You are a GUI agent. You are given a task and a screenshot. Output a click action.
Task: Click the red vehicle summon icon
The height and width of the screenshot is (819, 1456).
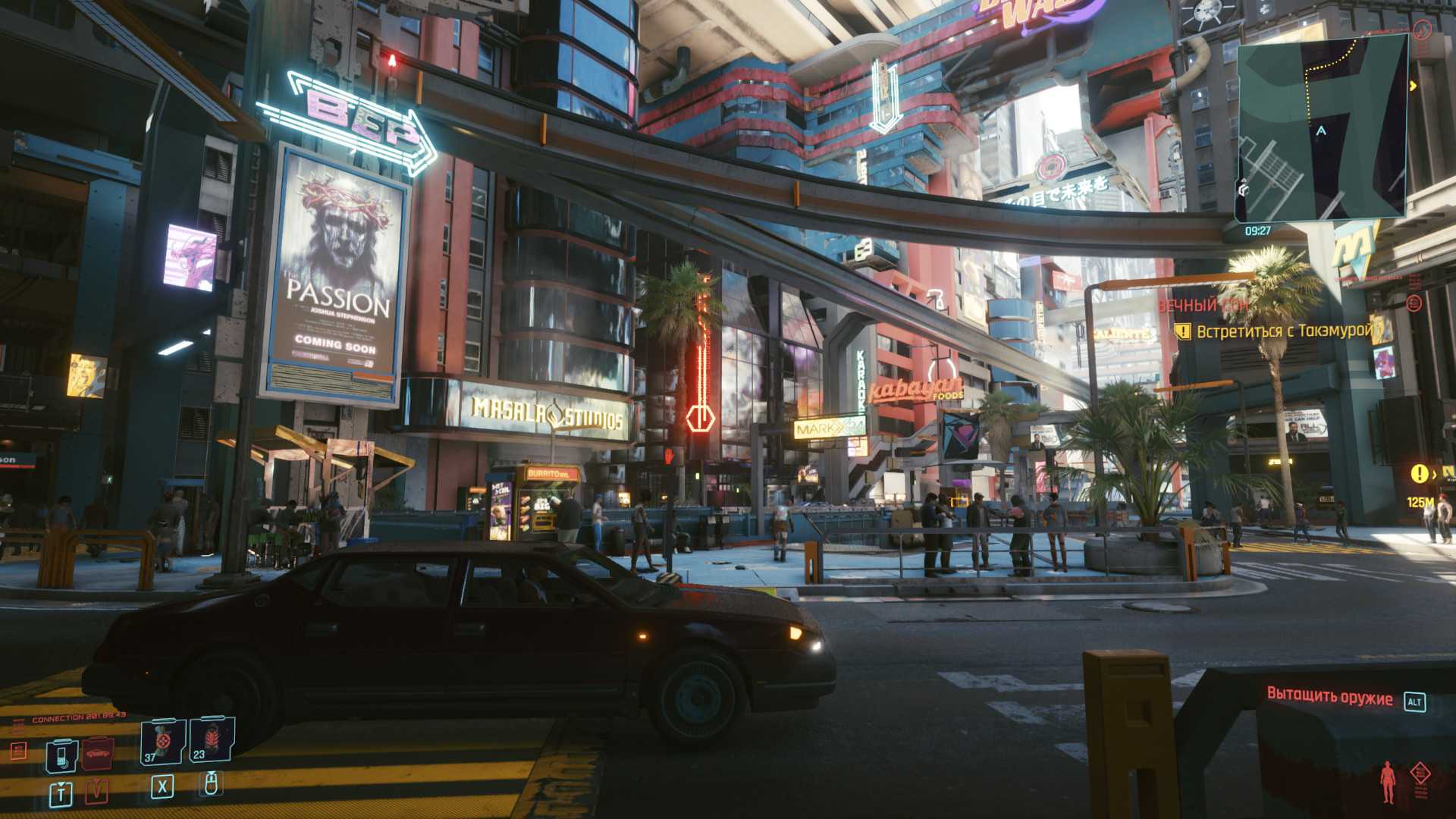click(98, 754)
